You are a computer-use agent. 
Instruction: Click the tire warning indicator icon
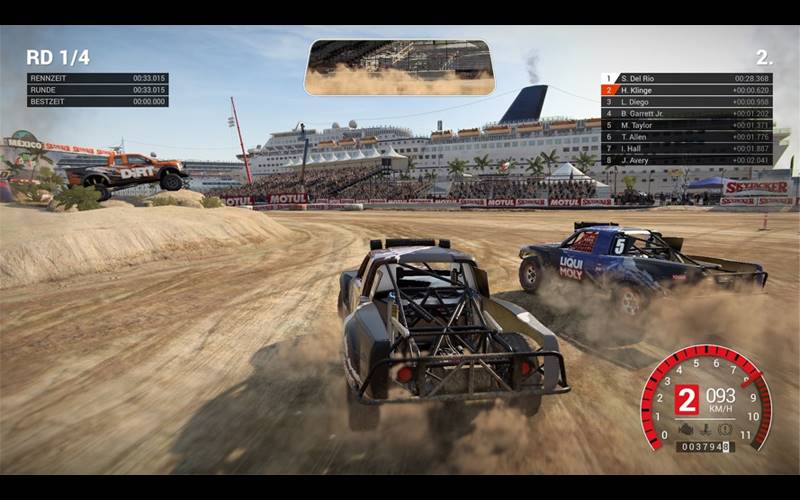point(724,429)
